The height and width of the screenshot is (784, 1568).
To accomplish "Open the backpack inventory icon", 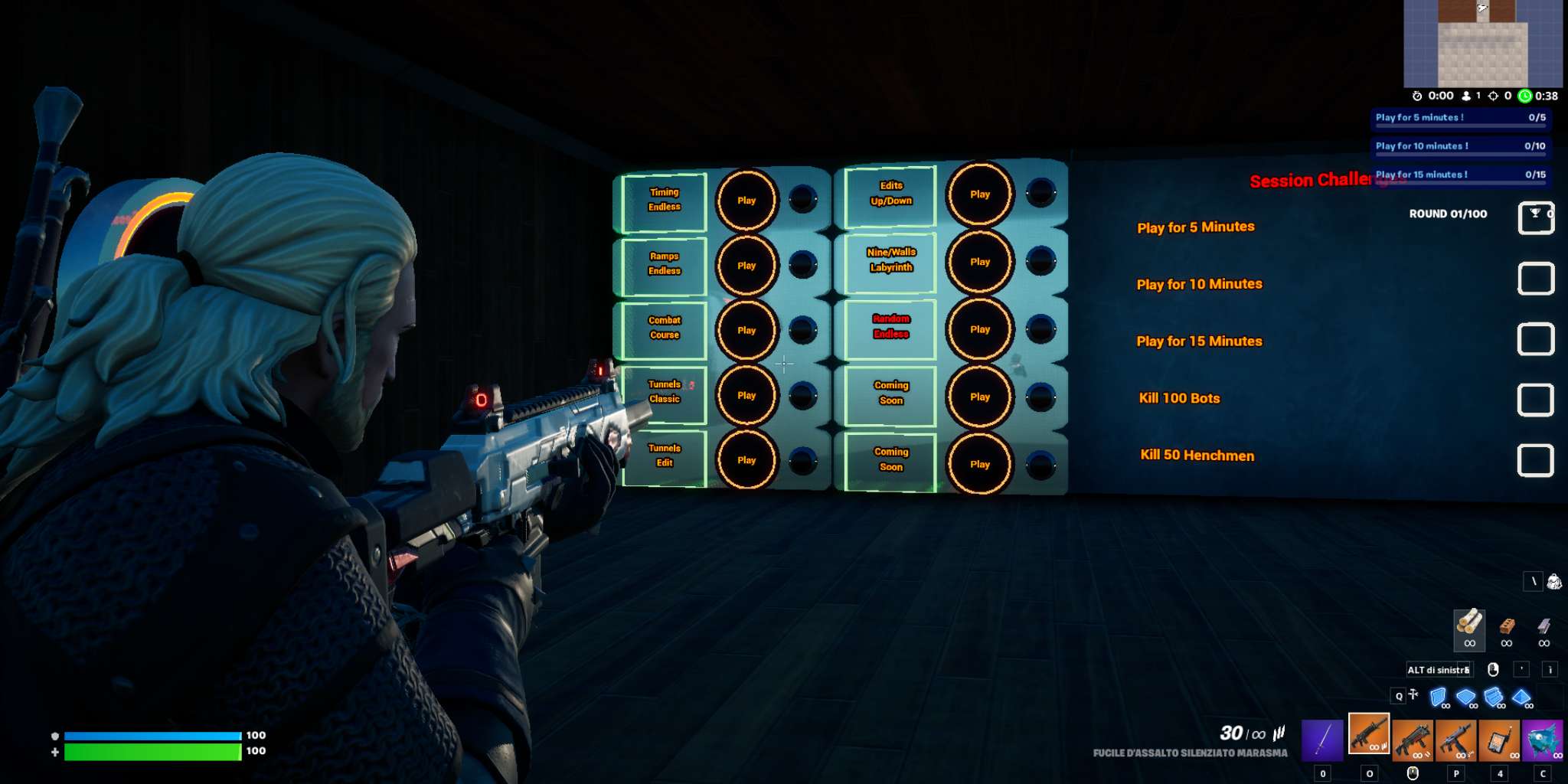I will (1554, 582).
